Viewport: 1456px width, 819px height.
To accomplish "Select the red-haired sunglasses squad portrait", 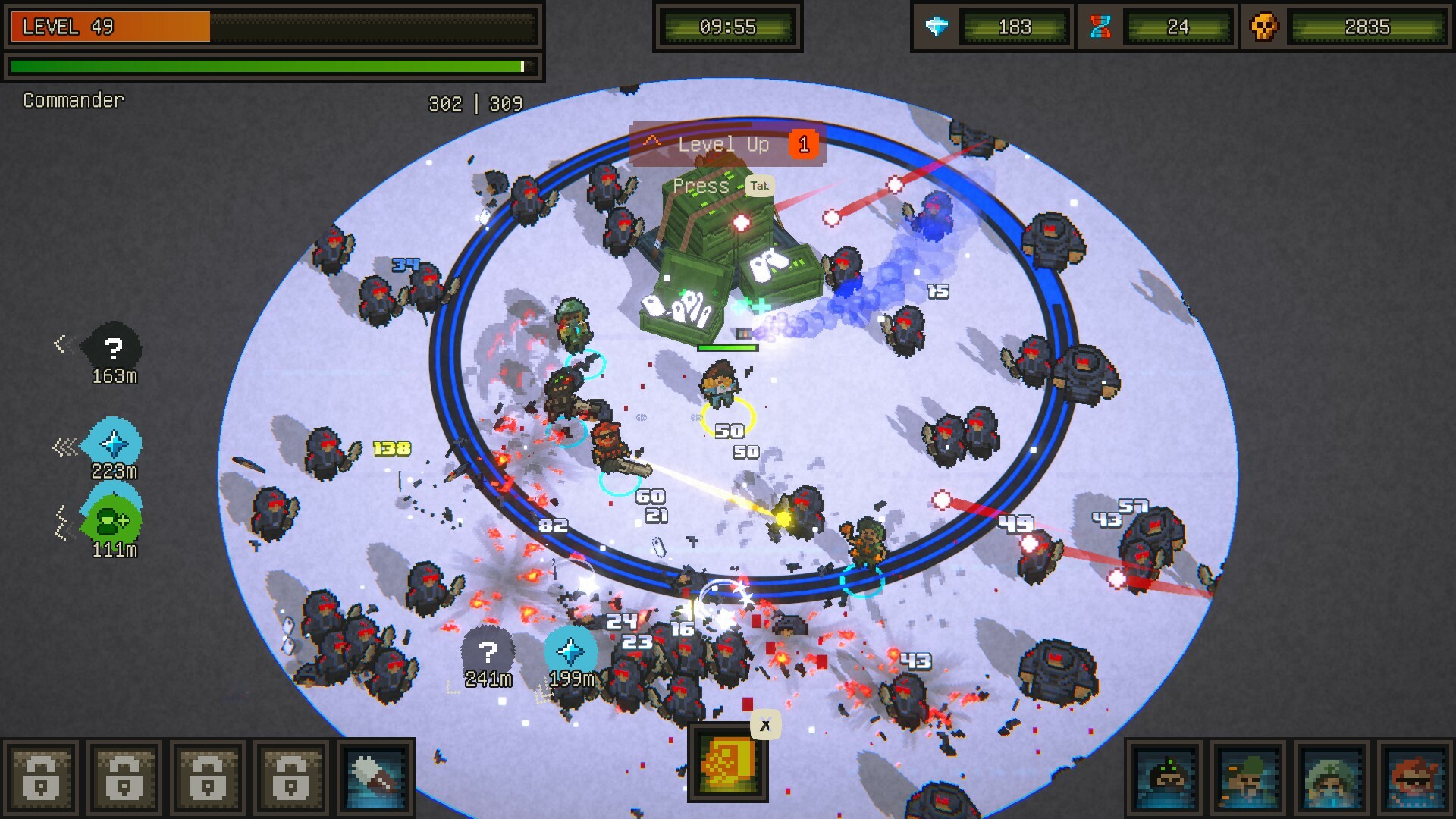I will [1415, 778].
